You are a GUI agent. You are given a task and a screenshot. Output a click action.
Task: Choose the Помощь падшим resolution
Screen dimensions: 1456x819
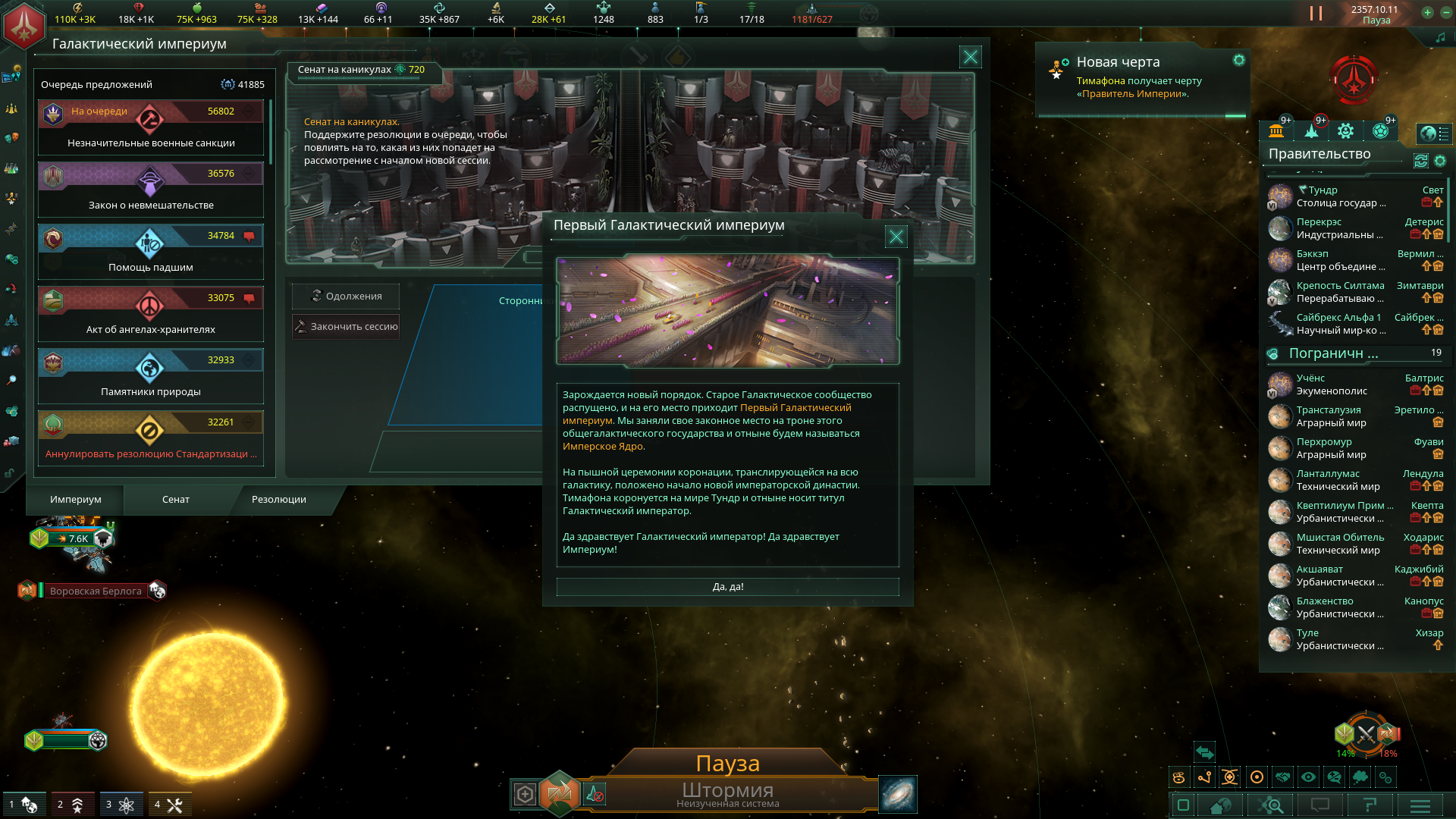point(151,253)
